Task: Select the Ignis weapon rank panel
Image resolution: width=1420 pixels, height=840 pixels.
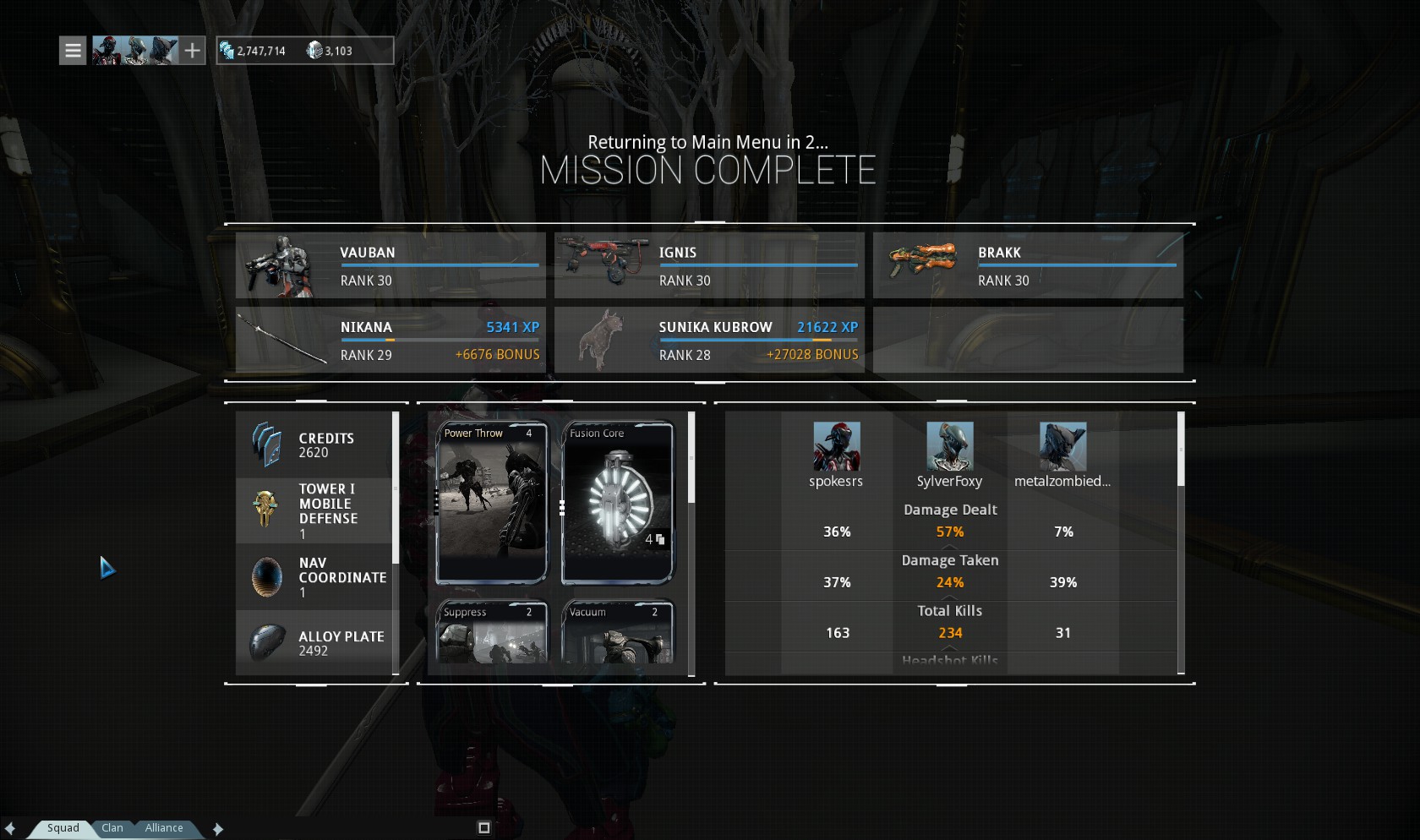Action: click(x=709, y=265)
